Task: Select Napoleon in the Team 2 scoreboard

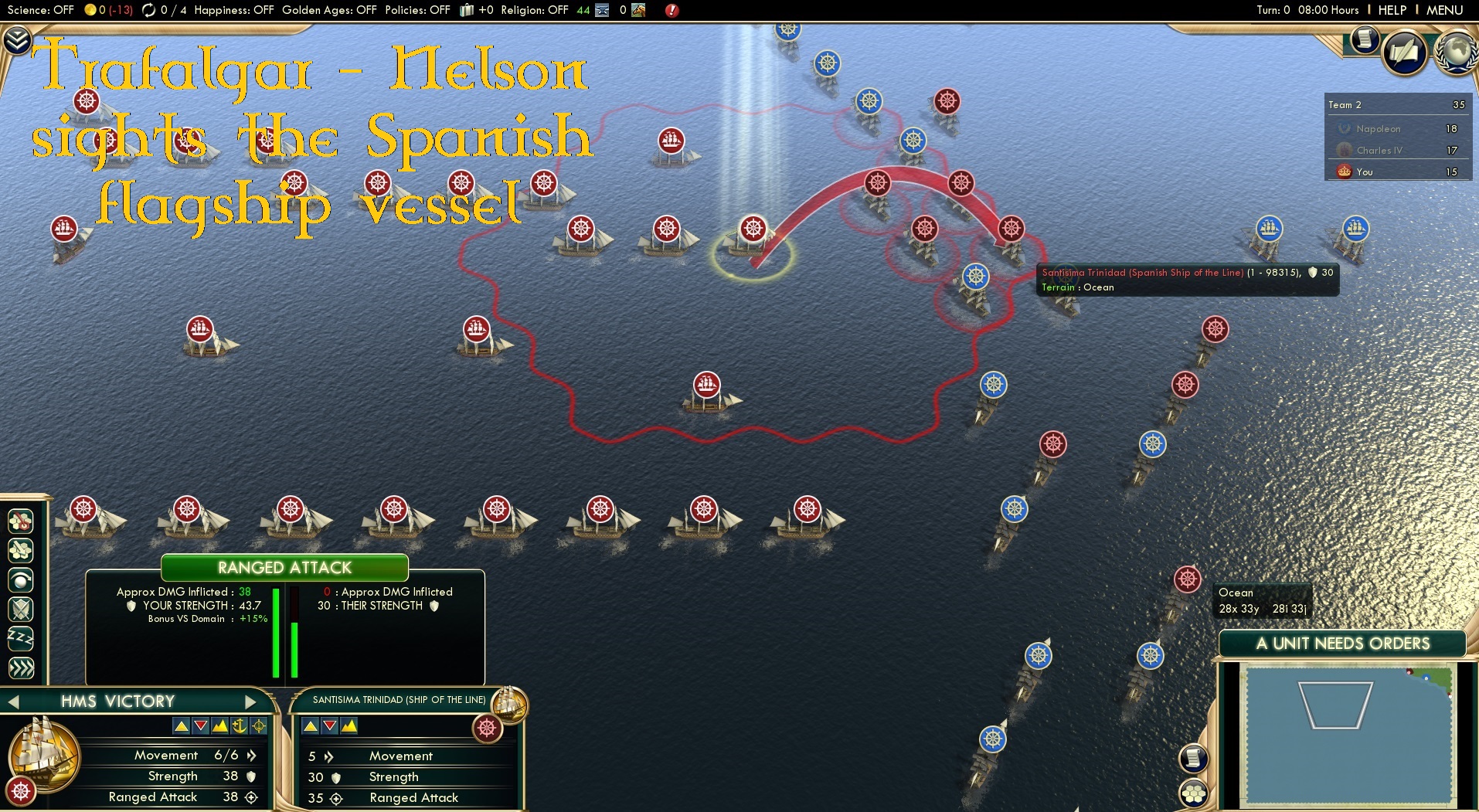Action: (1379, 128)
